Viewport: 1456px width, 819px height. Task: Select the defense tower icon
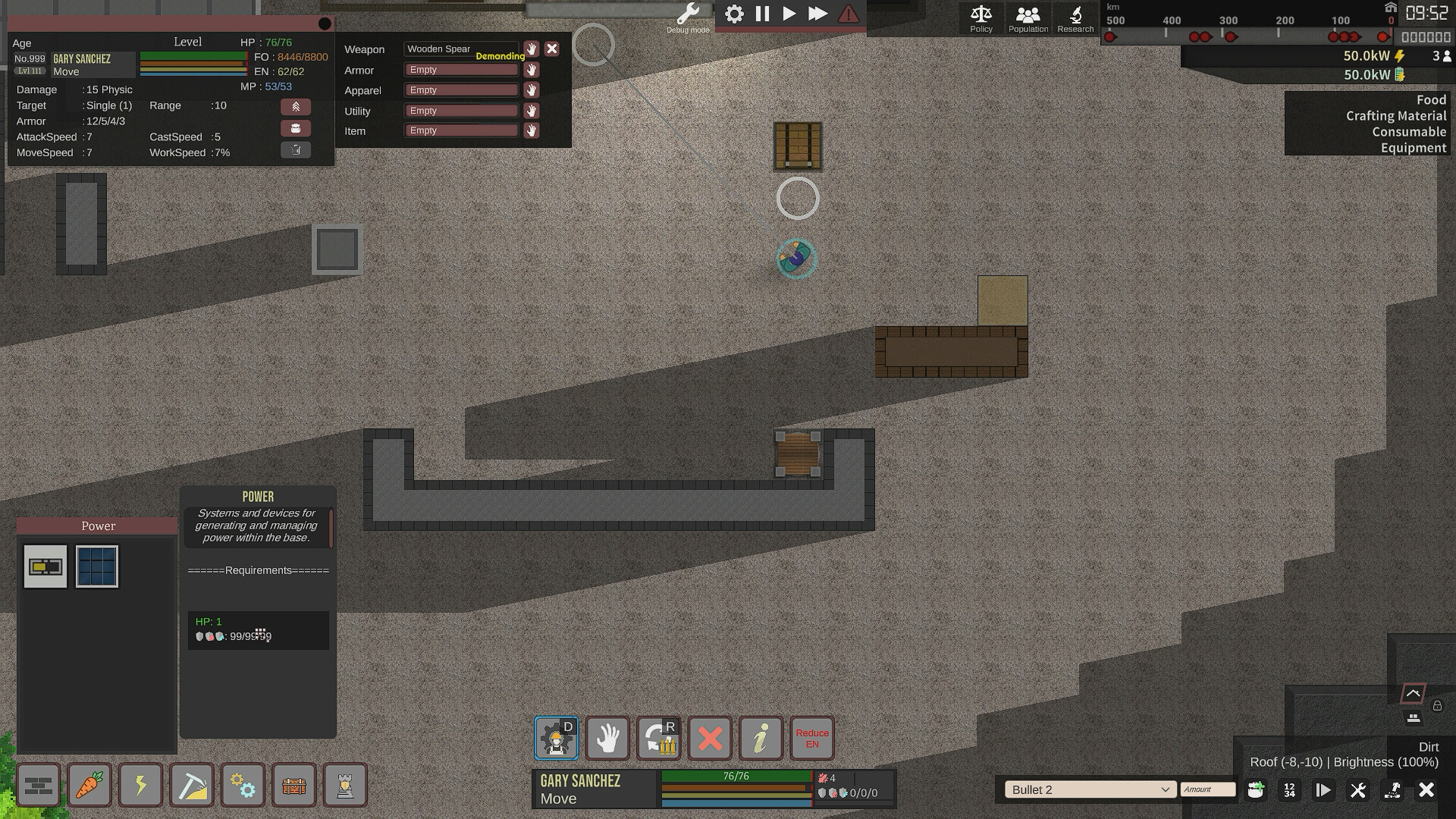click(x=345, y=785)
